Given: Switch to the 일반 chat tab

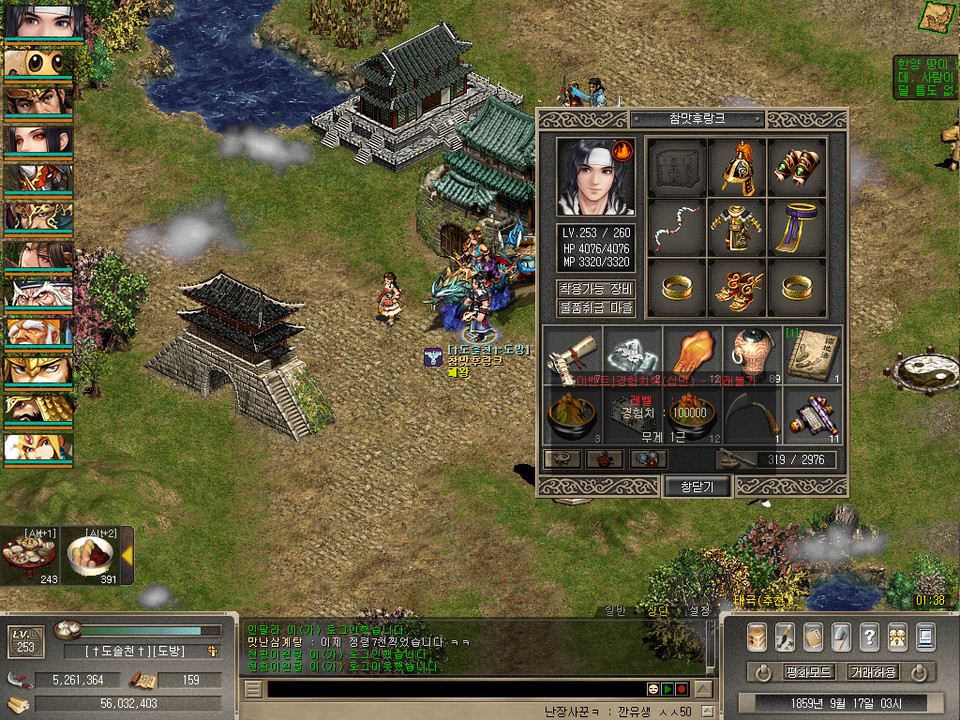Looking at the screenshot, I should click(x=616, y=610).
